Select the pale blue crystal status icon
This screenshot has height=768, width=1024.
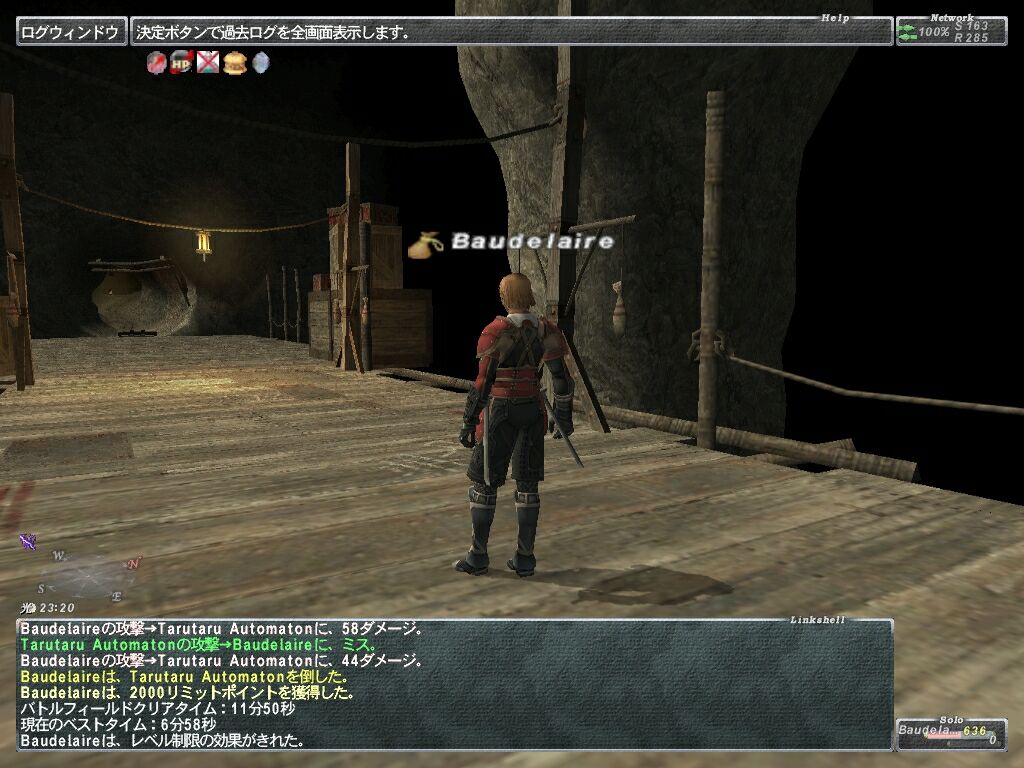point(260,63)
